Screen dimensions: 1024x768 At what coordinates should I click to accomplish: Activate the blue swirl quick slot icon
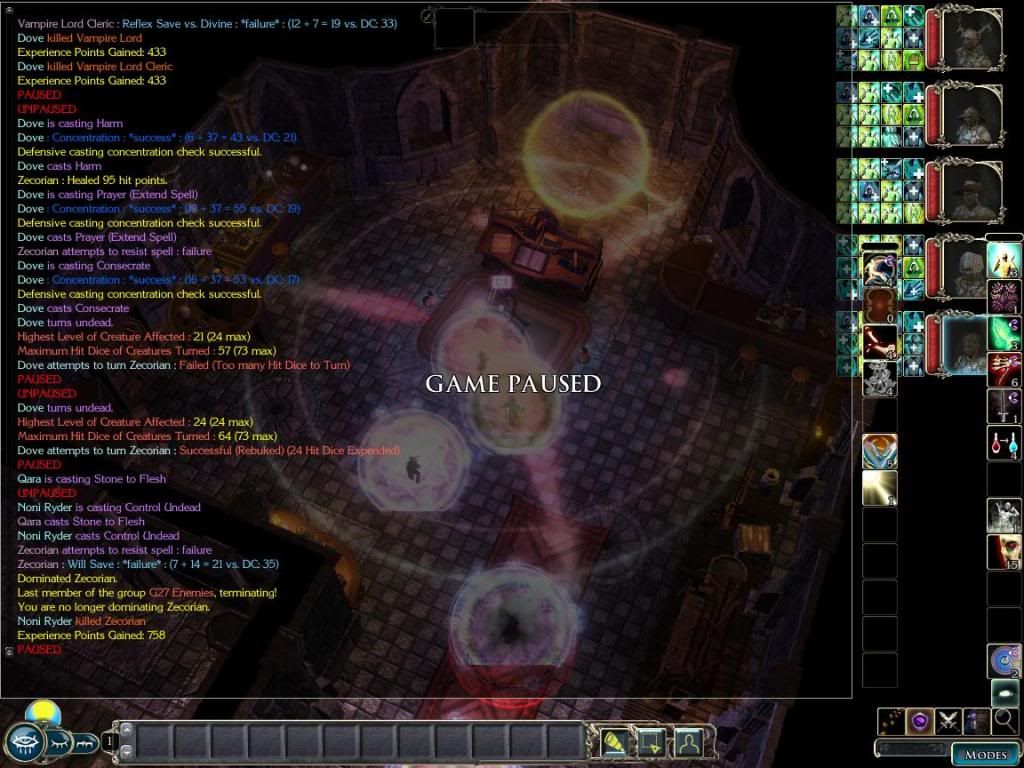pyautogui.click(x=1004, y=660)
